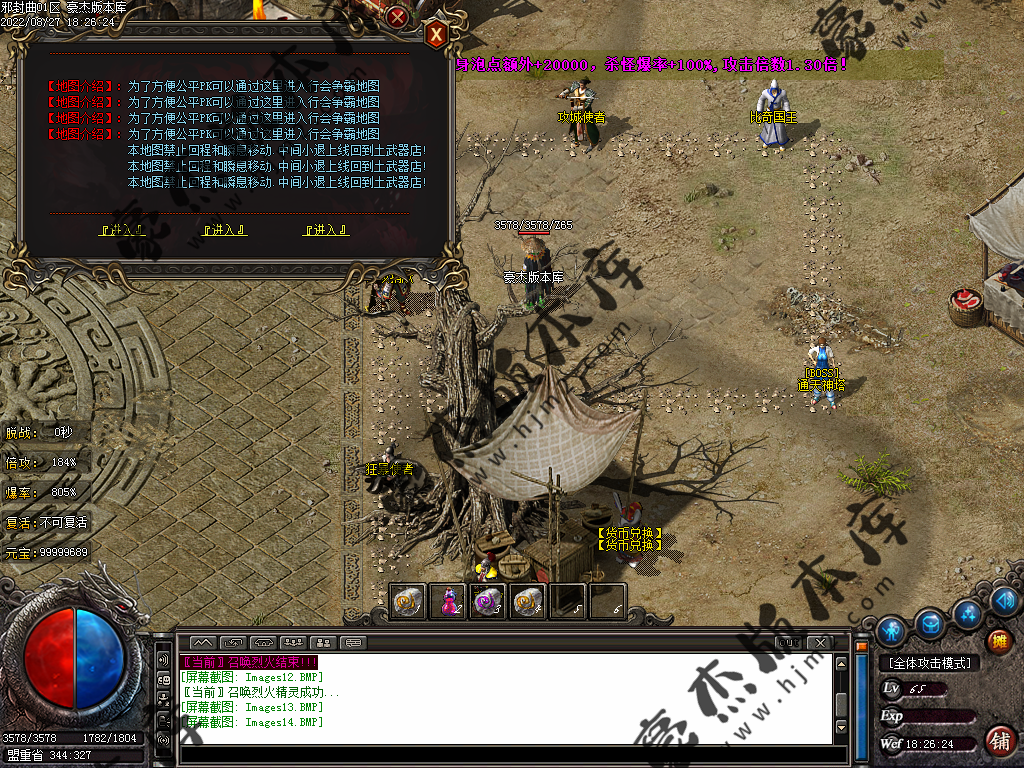
Task: Click the blue speaker icon
Action: coord(1004,601)
